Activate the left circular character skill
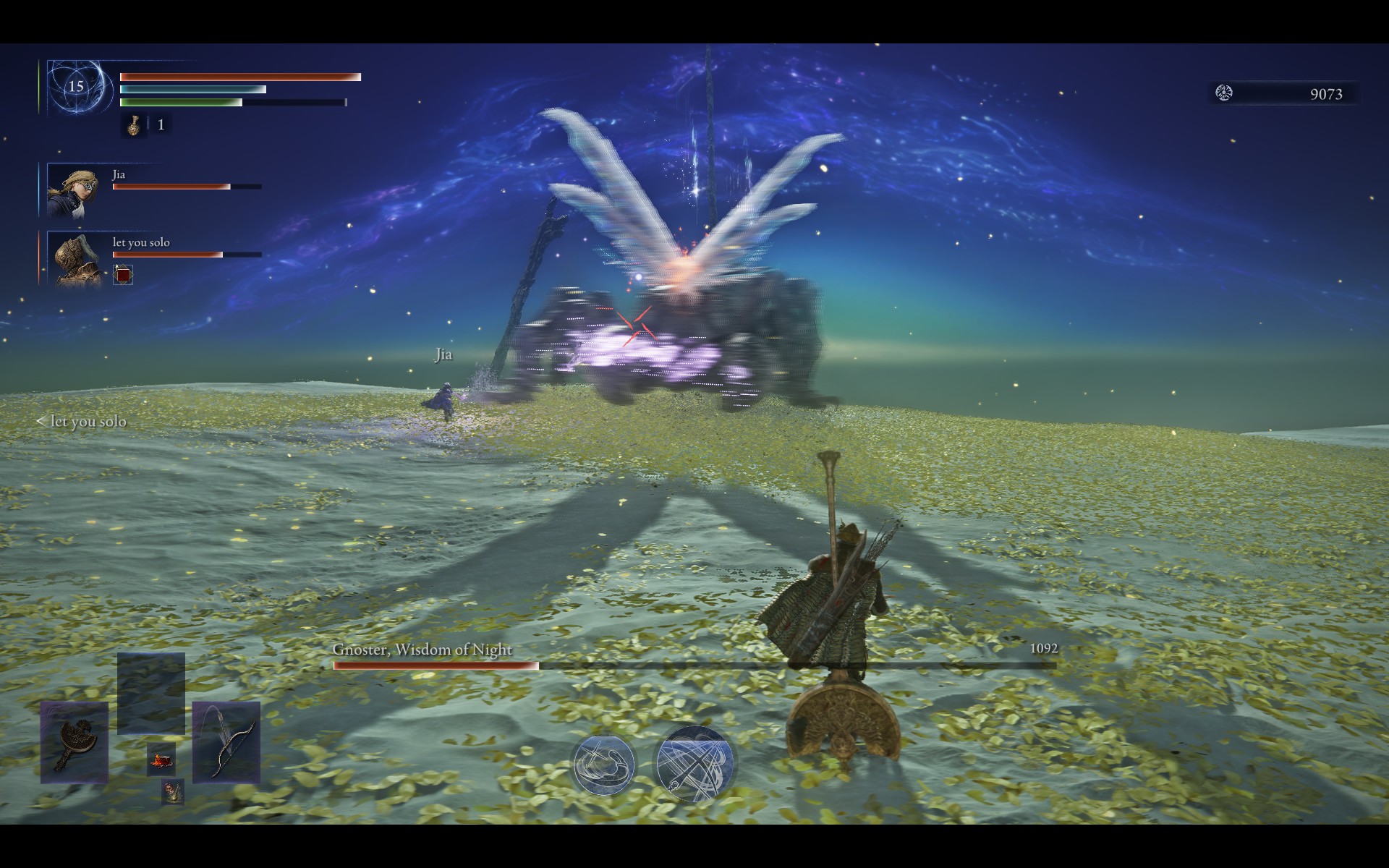This screenshot has height=868, width=1389. click(603, 765)
